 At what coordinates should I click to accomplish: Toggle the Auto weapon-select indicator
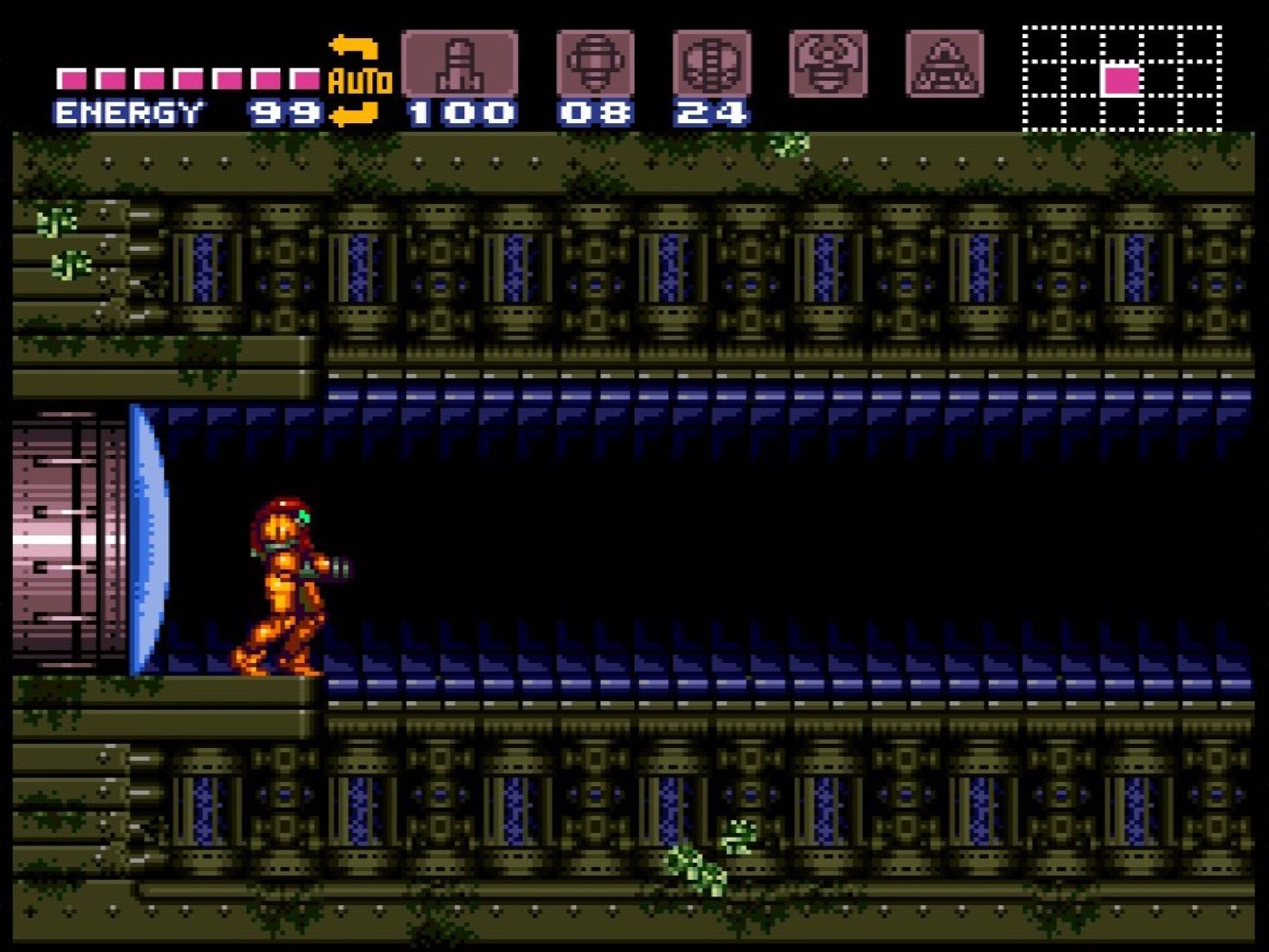coord(360,80)
